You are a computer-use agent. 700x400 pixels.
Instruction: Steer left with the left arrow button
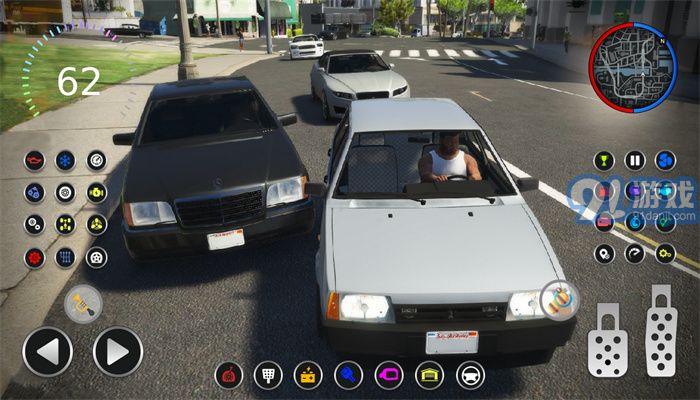pos(47,352)
